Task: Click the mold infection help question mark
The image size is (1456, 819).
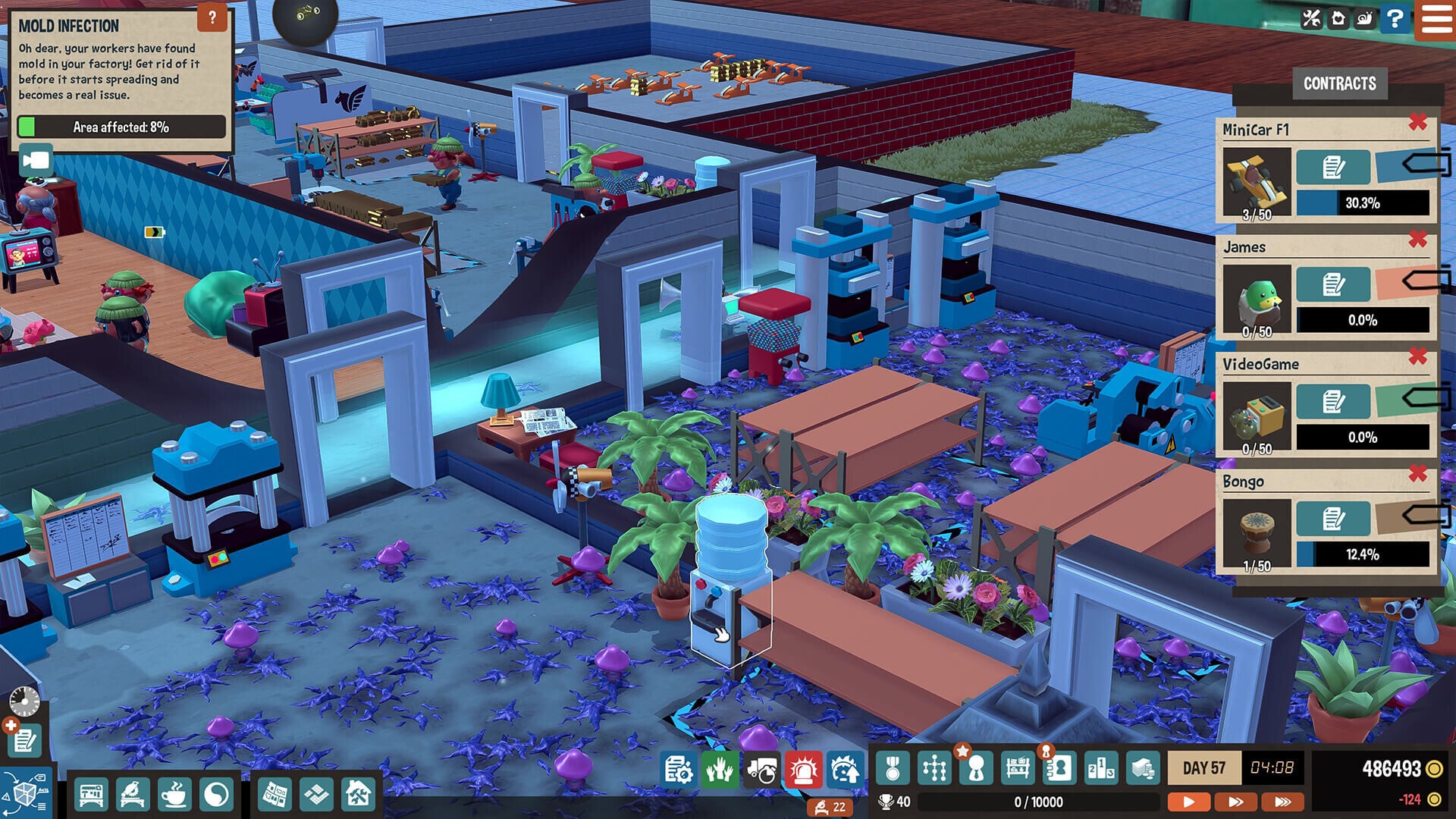Action: click(x=212, y=17)
